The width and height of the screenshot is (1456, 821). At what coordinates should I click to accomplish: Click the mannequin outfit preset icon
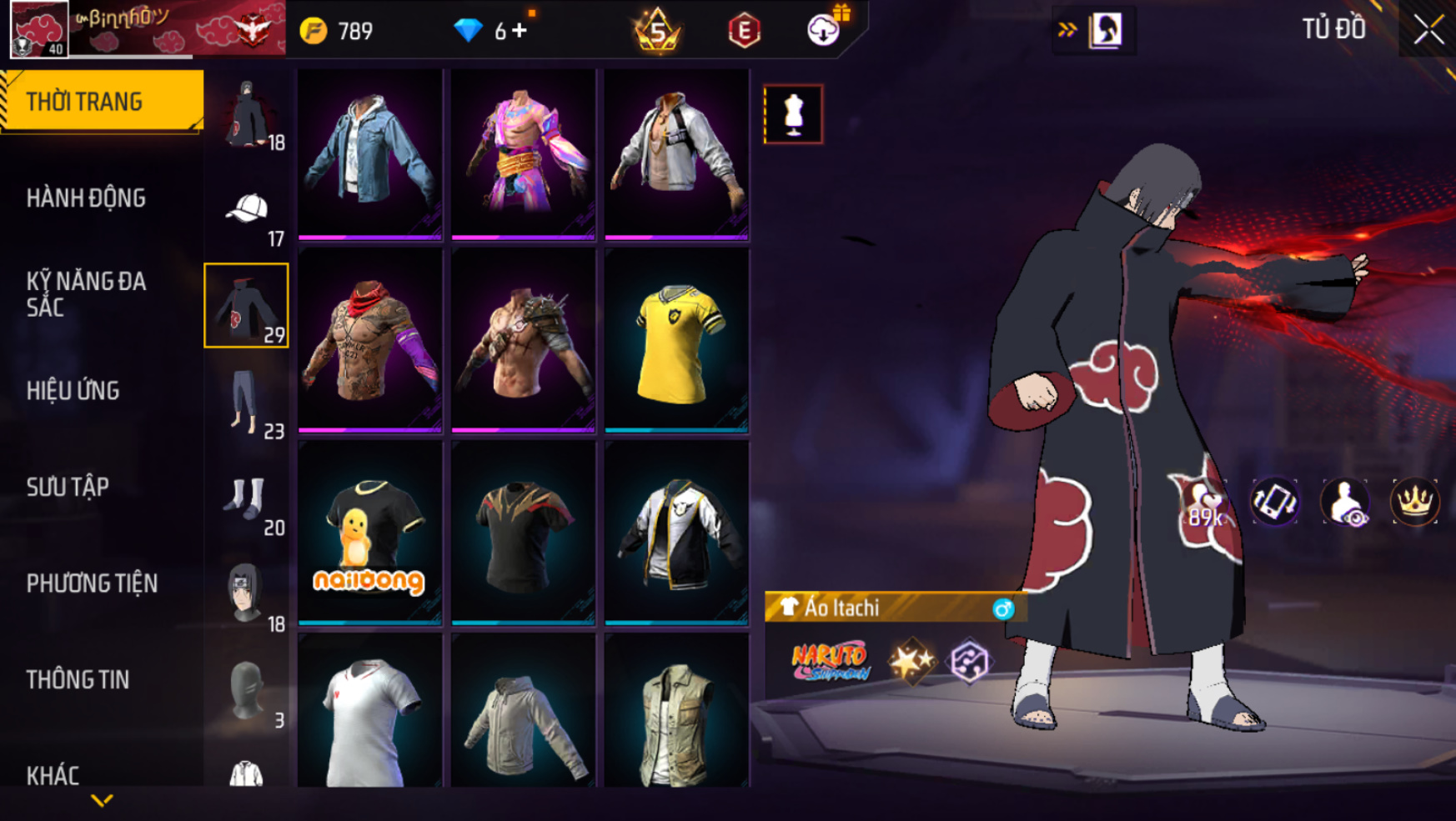click(x=793, y=114)
